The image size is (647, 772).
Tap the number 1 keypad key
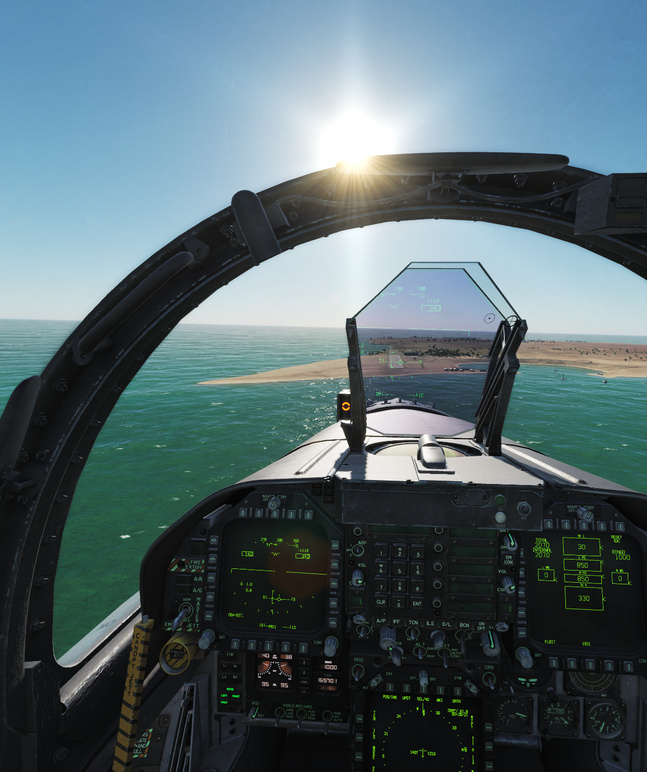click(x=380, y=551)
